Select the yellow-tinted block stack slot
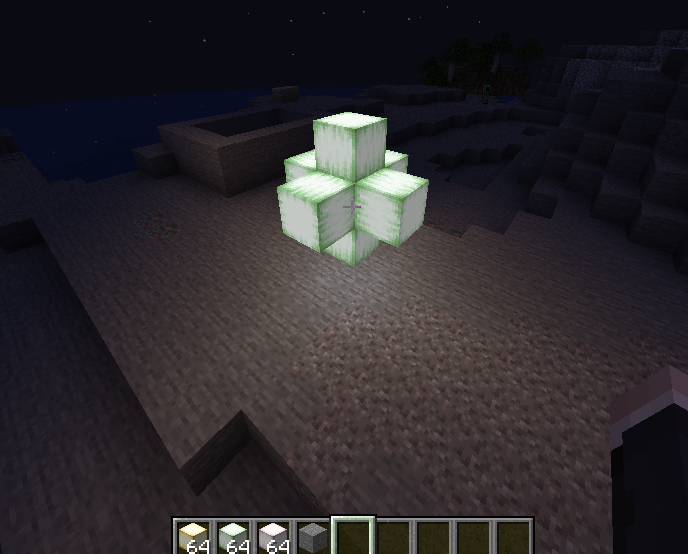The image size is (688, 554). [x=192, y=537]
